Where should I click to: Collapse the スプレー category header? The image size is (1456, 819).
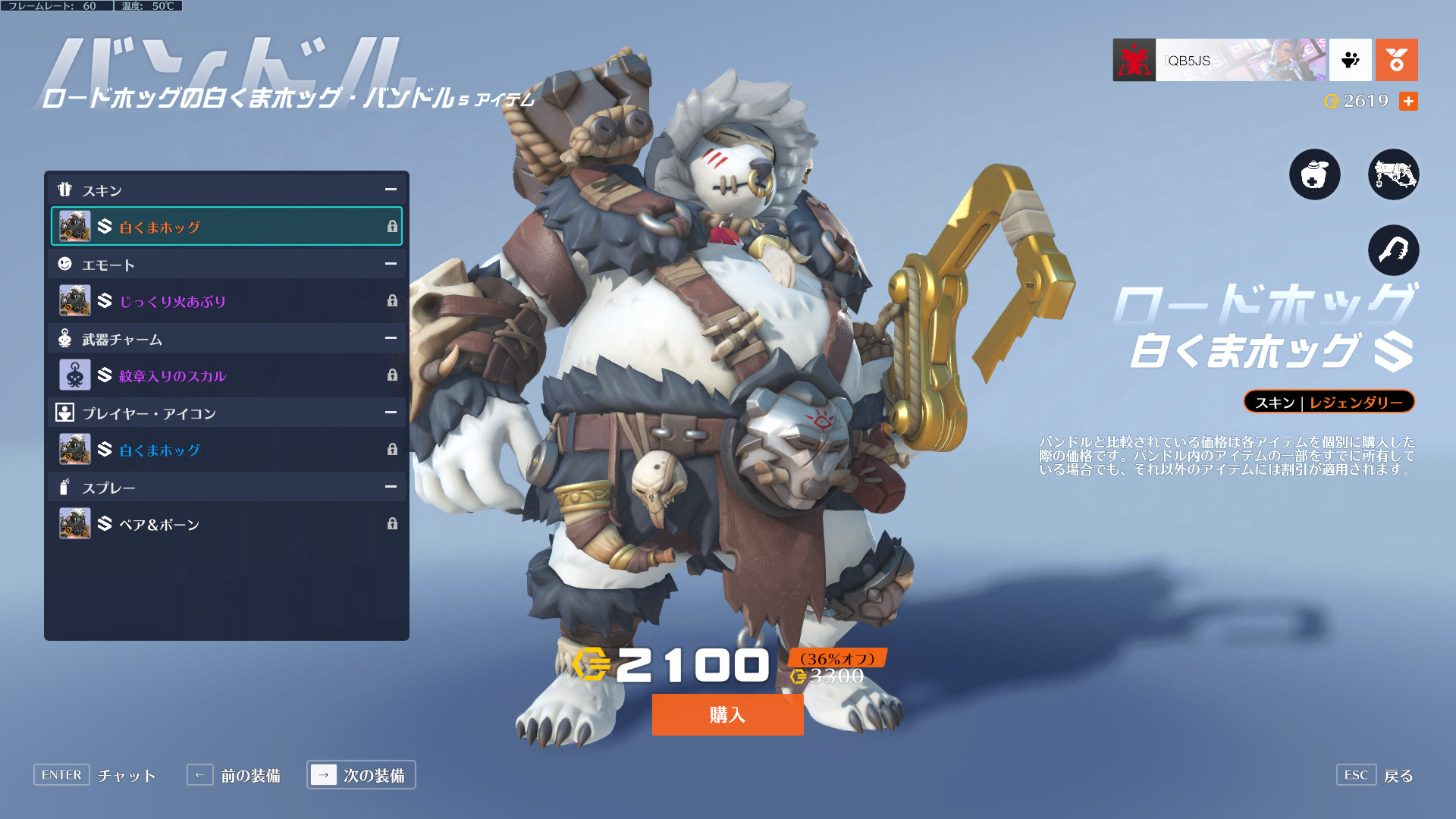[391, 487]
